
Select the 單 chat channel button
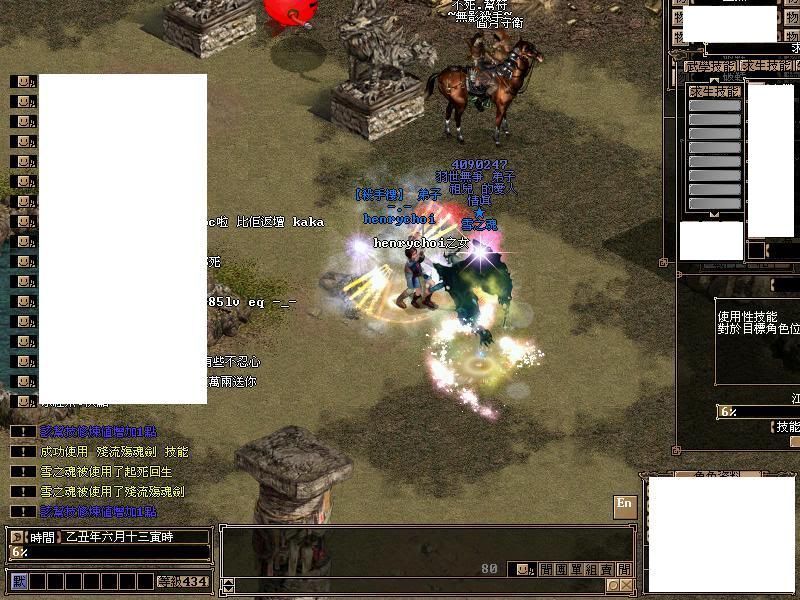pos(577,569)
